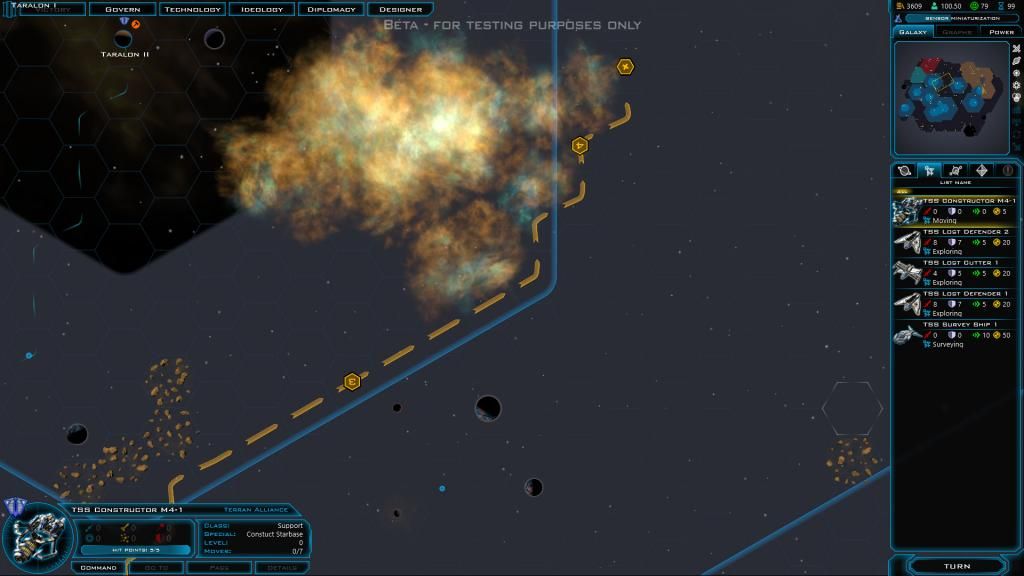Open the Ideology screen

coord(262,9)
